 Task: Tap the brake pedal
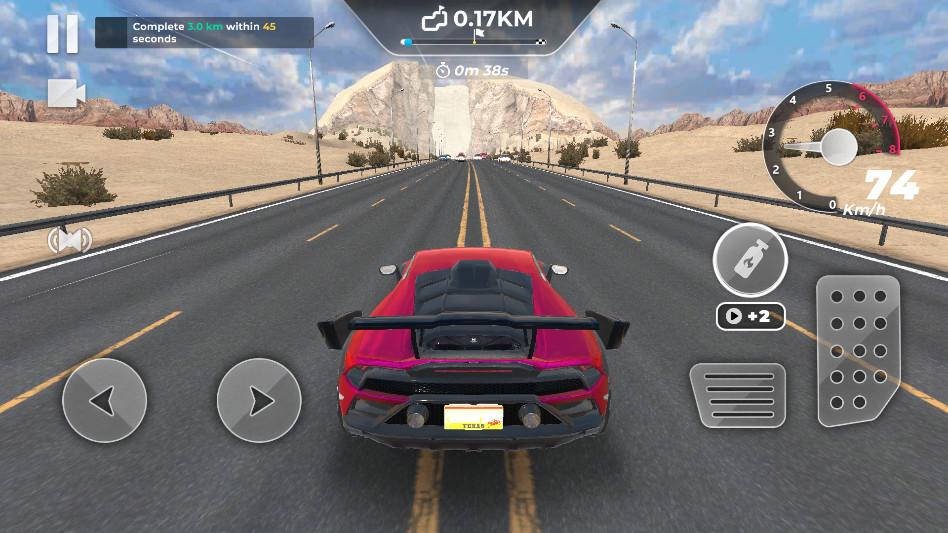(738, 395)
